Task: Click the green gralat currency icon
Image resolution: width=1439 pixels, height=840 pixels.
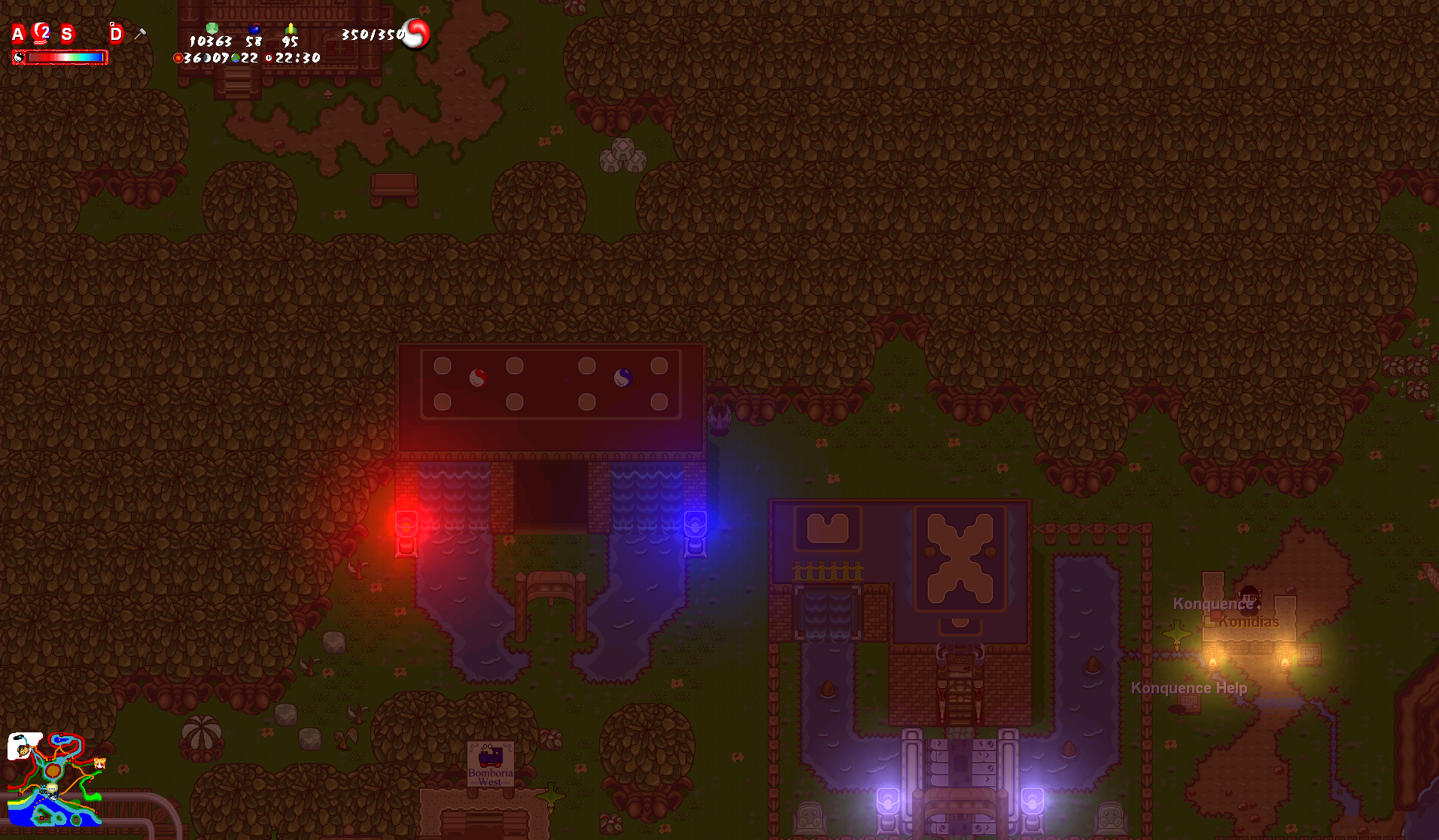Action: [x=211, y=29]
